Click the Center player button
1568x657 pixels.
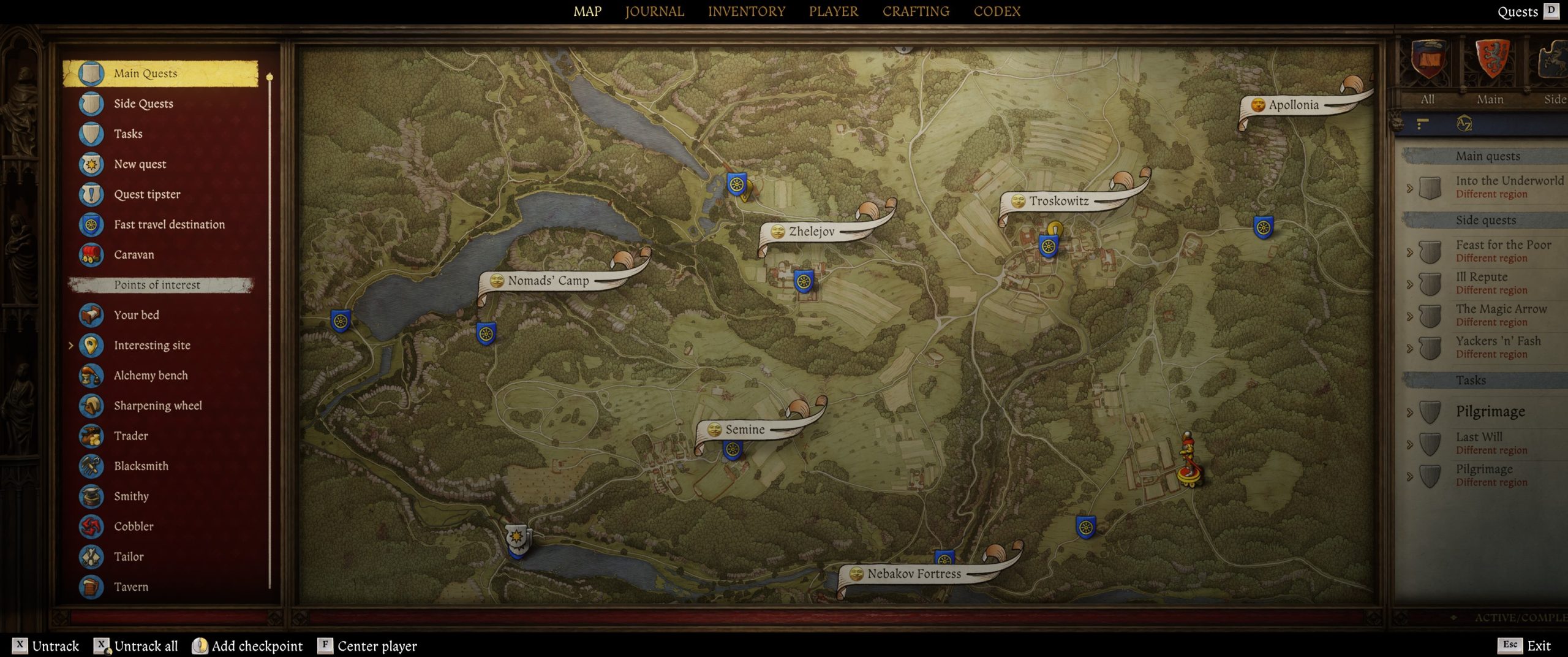point(377,646)
